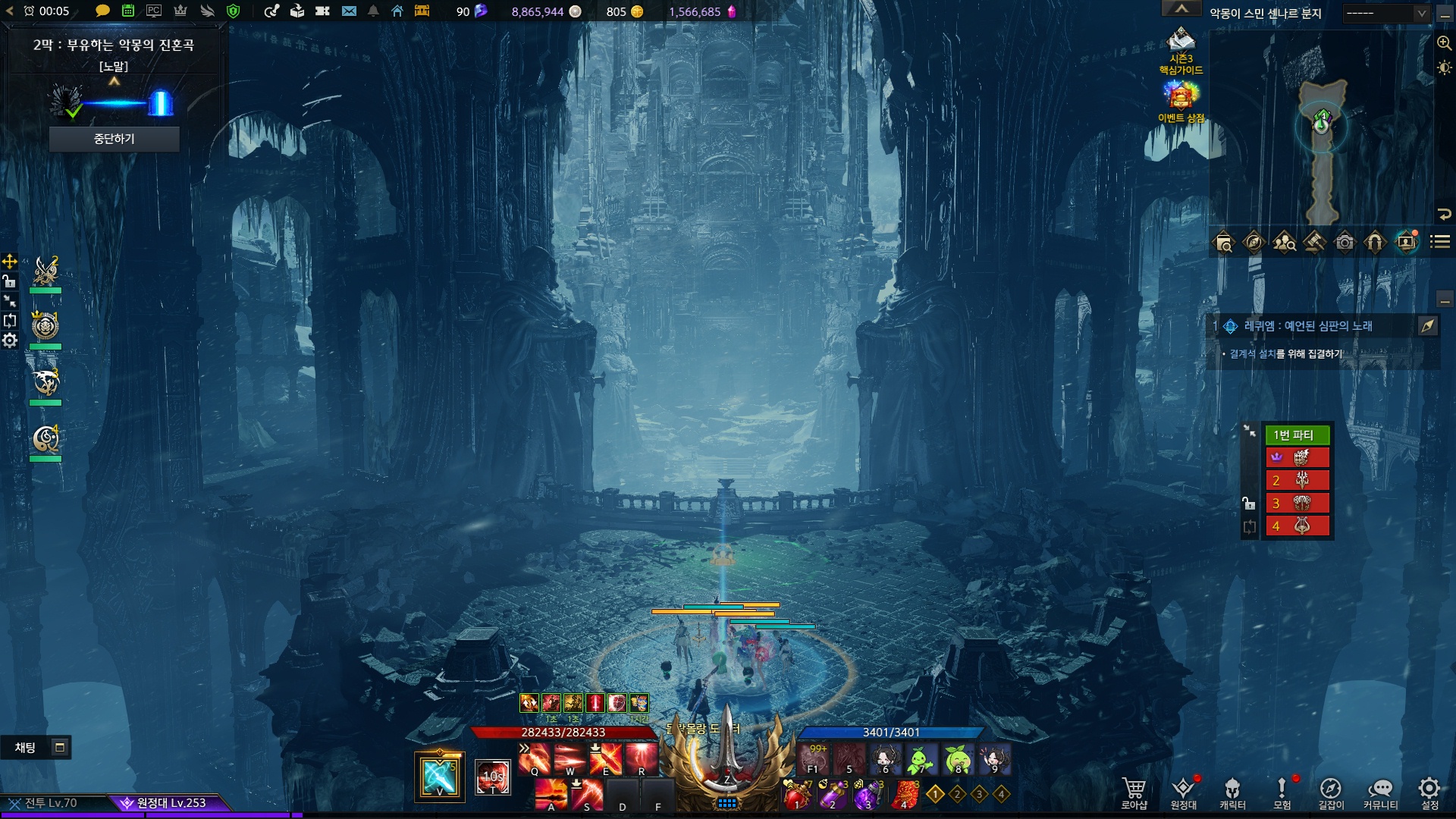Open the mail envelope icon

pyautogui.click(x=349, y=11)
